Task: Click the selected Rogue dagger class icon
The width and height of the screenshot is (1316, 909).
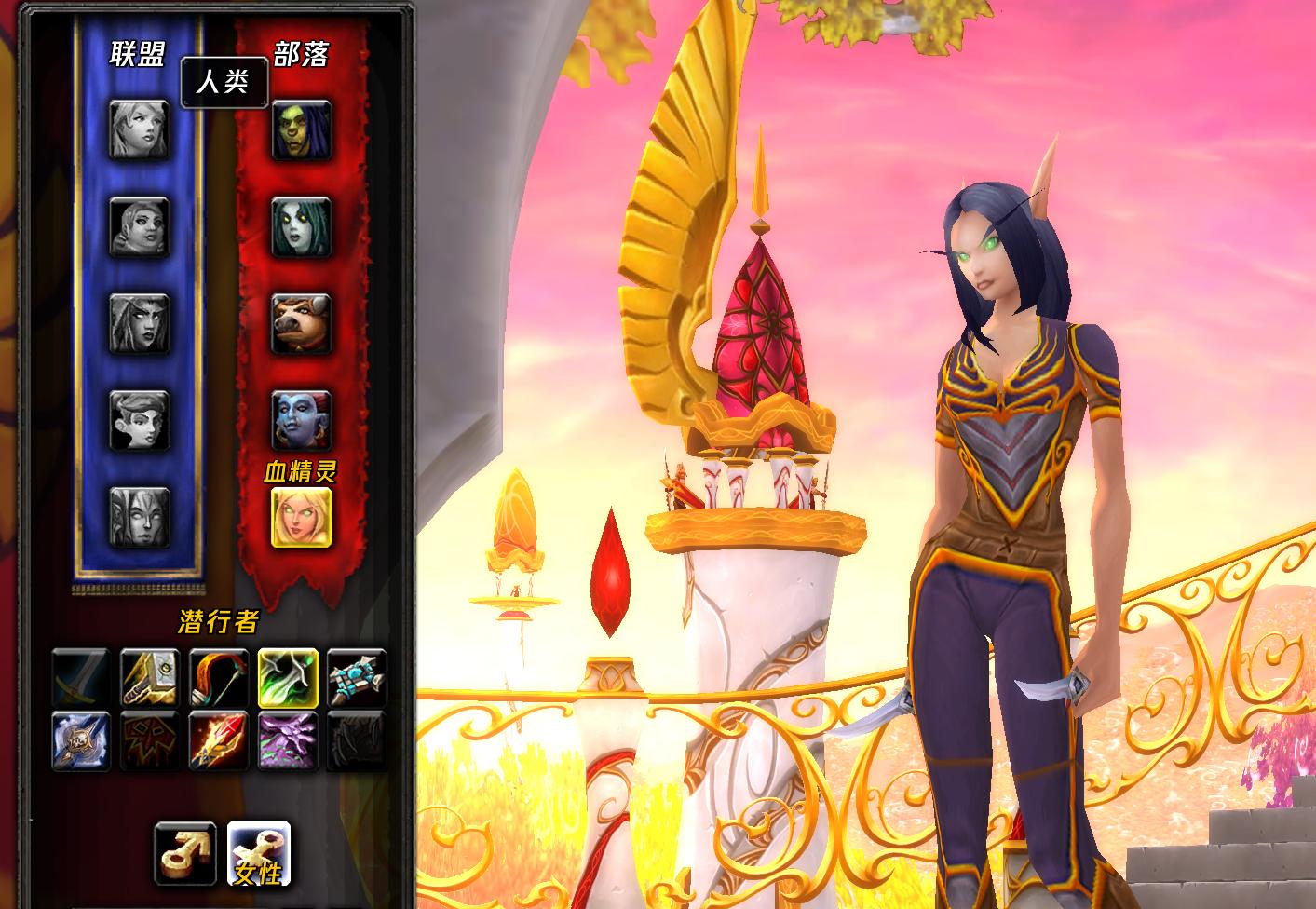Action: 288,678
